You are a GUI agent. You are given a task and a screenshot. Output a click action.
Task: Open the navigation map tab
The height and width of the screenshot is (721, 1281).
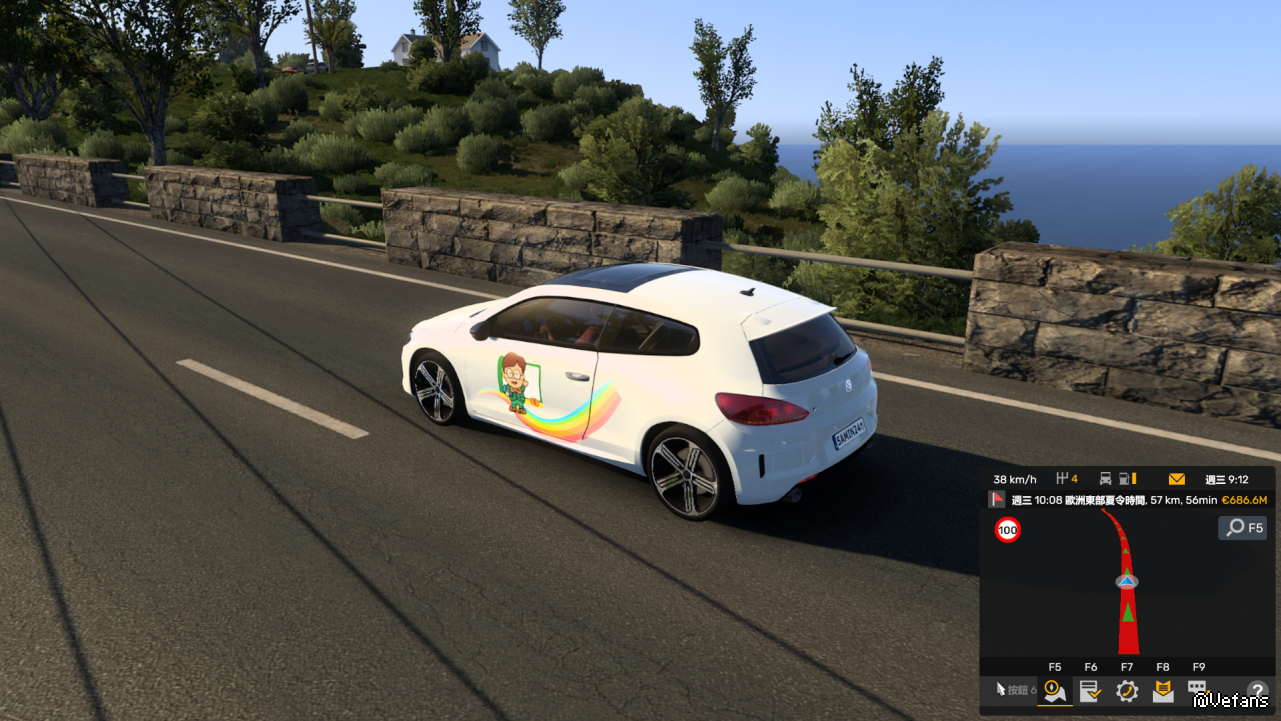coord(1054,690)
